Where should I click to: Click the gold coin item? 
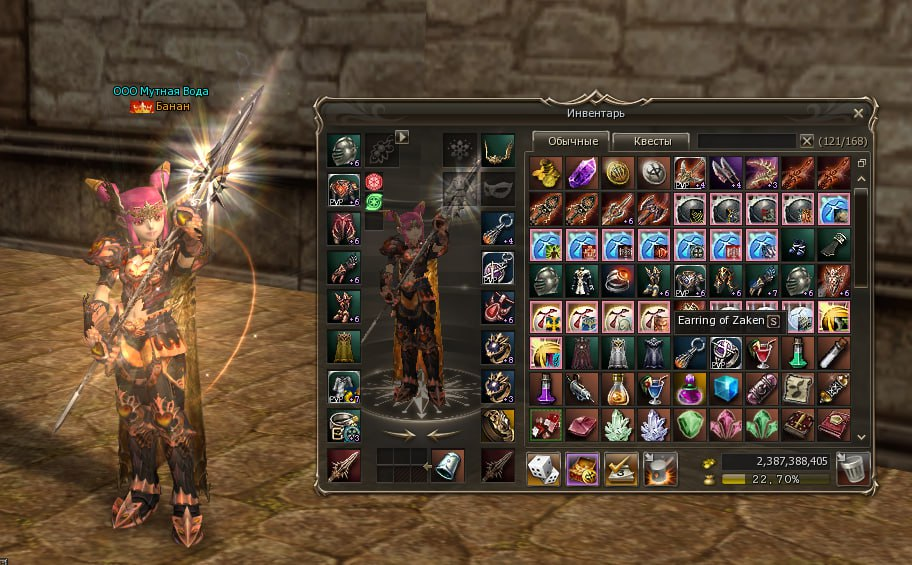[x=616, y=171]
